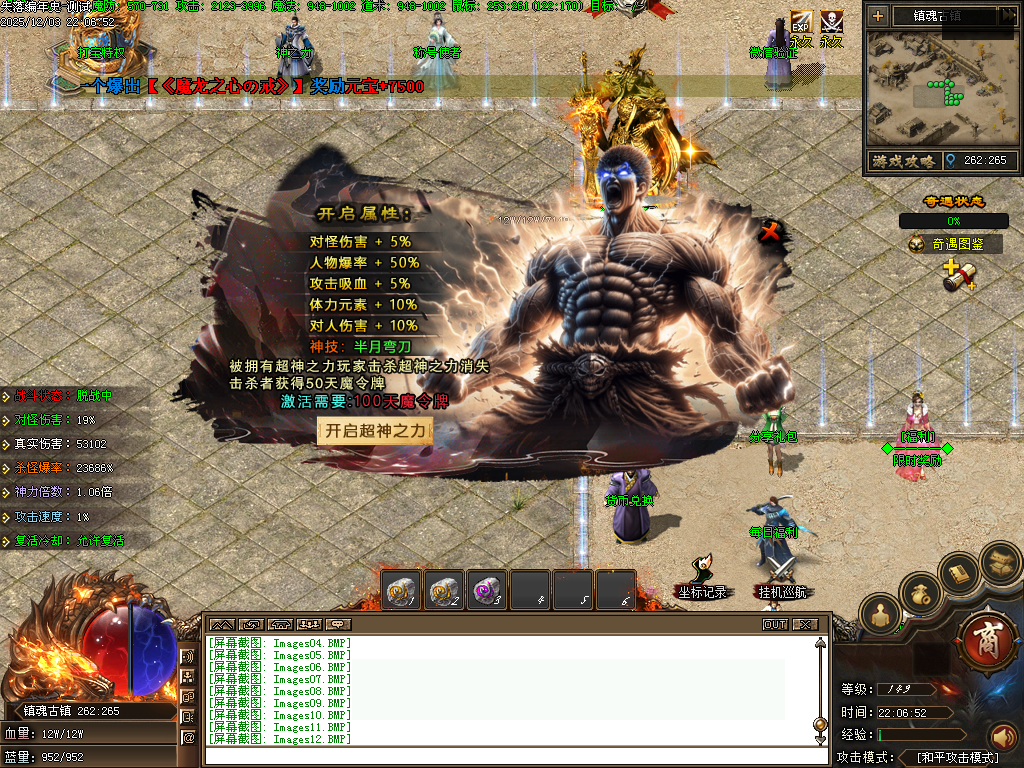This screenshot has width=1024, height=768.
Task: Use the stone item in hotbar slot 2
Action: (445, 591)
